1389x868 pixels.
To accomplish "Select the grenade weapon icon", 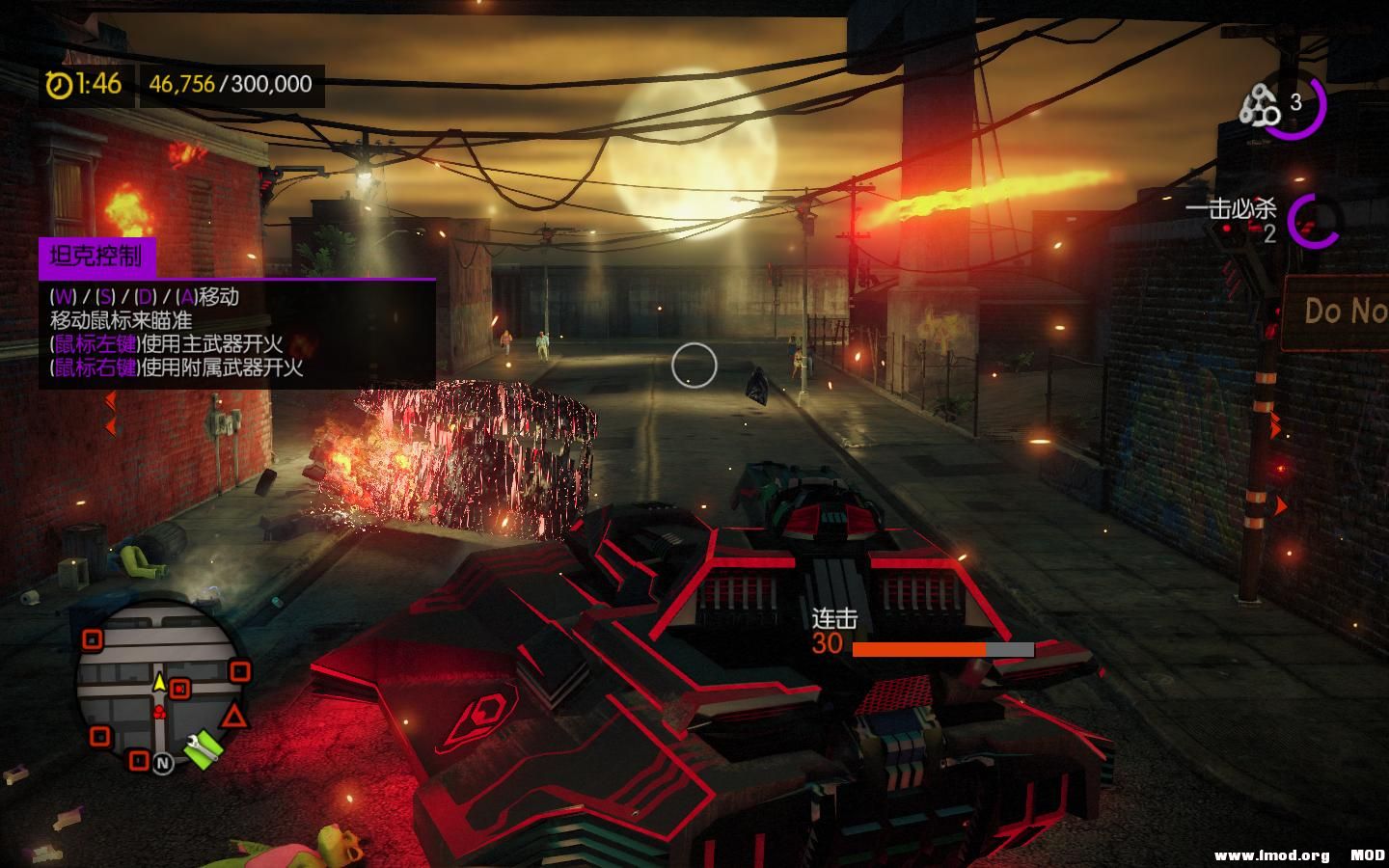I will [x=1260, y=101].
